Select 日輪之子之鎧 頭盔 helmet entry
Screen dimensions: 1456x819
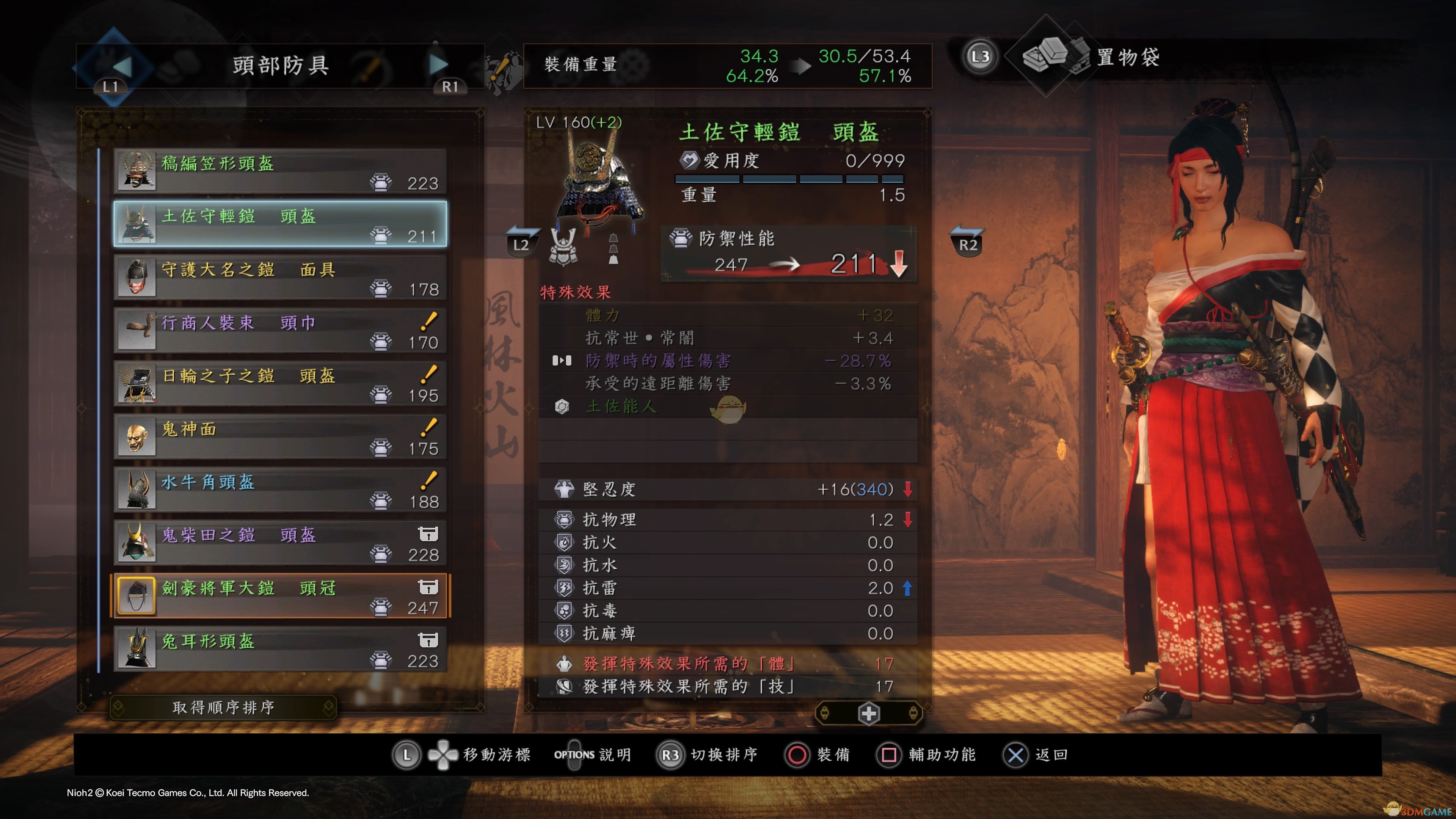[x=280, y=384]
